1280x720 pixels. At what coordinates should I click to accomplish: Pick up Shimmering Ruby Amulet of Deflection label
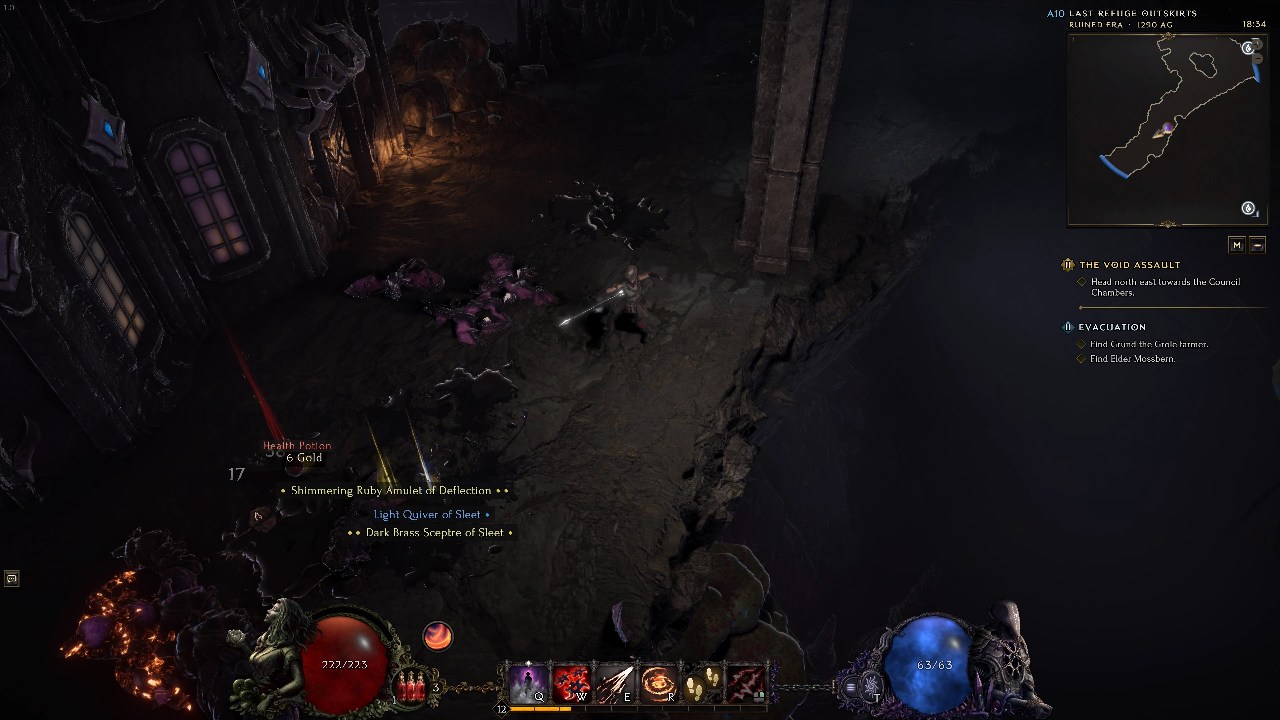tap(391, 491)
